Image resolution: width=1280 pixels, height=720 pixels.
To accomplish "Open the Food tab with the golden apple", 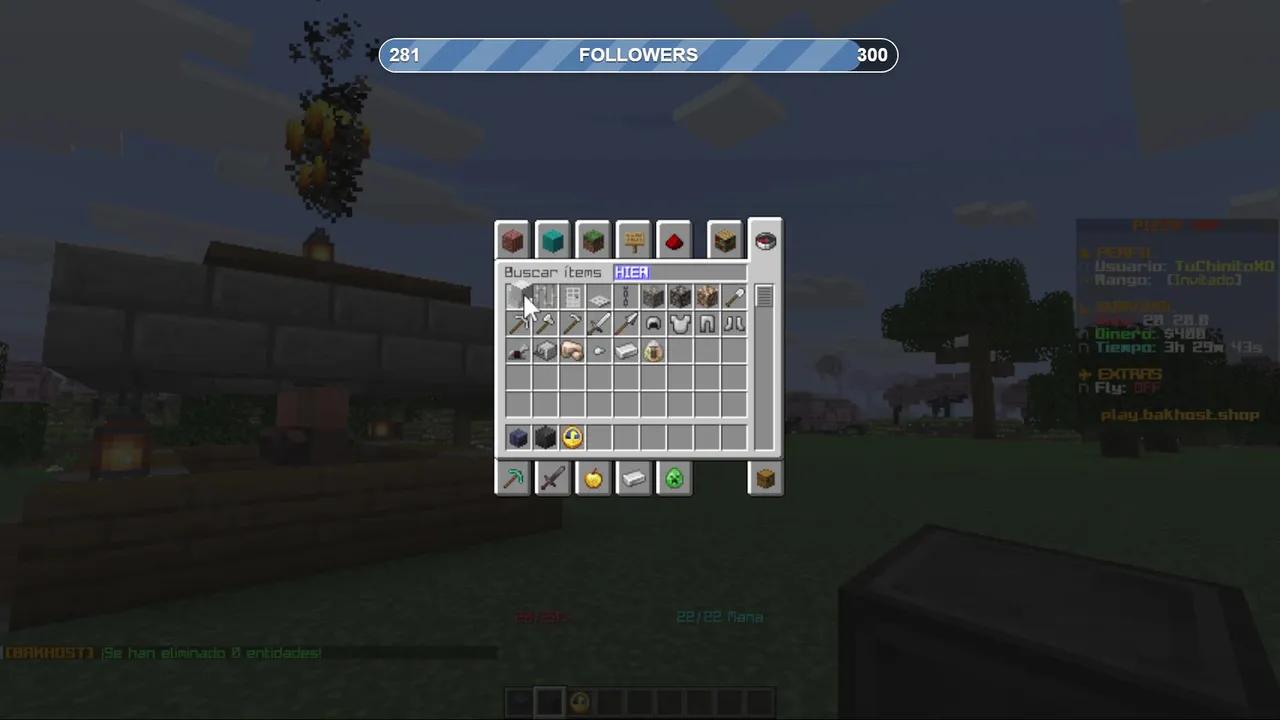I will 593,479.
